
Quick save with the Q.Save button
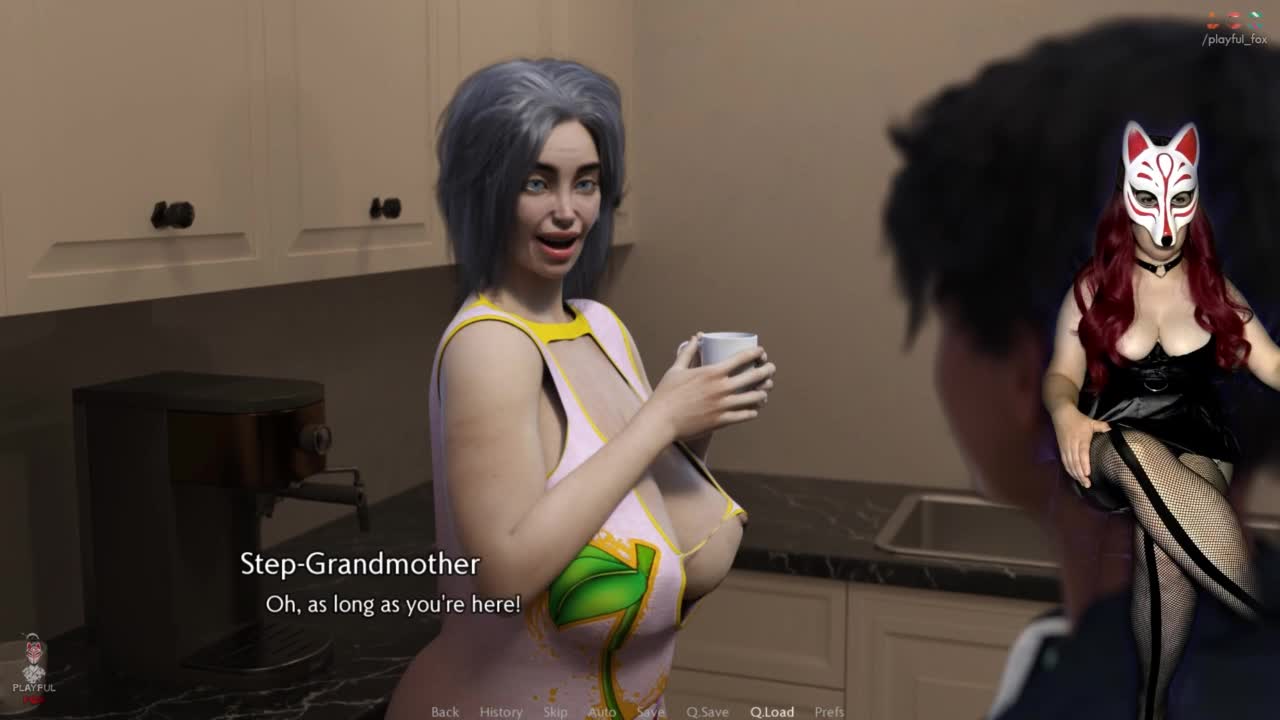click(707, 712)
